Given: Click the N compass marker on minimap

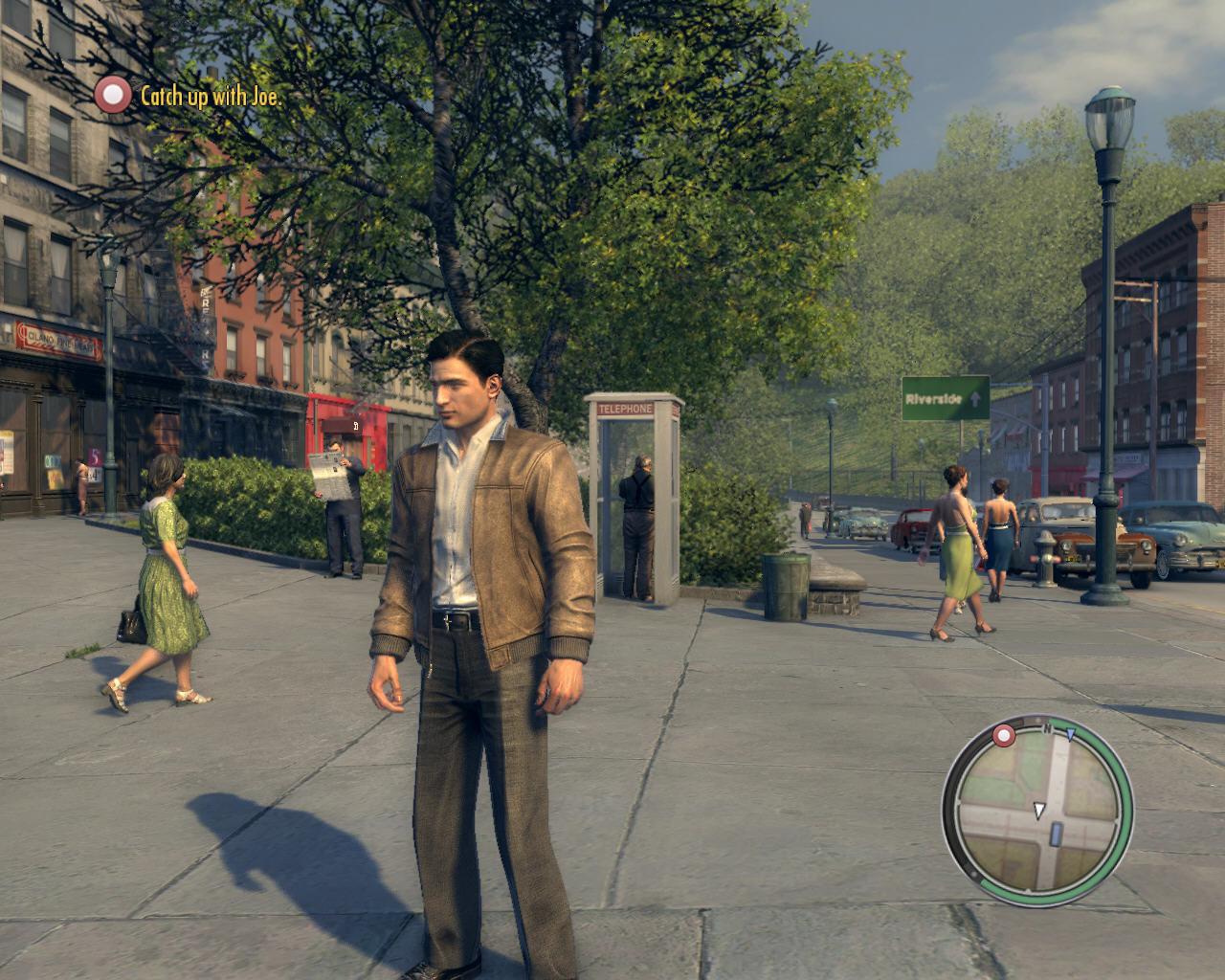Looking at the screenshot, I should 1047,728.
